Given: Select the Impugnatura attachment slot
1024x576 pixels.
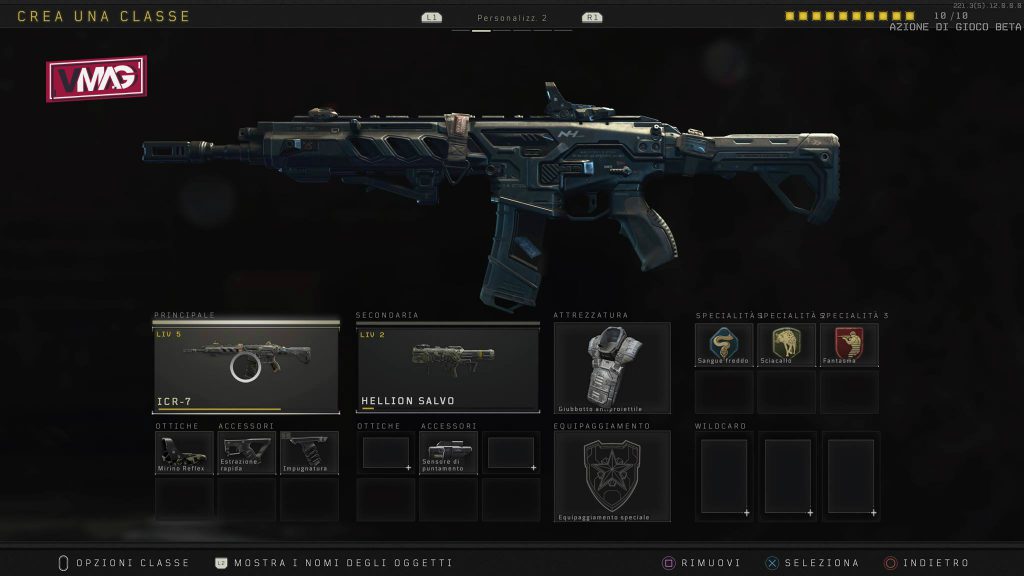Looking at the screenshot, I should coord(309,453).
